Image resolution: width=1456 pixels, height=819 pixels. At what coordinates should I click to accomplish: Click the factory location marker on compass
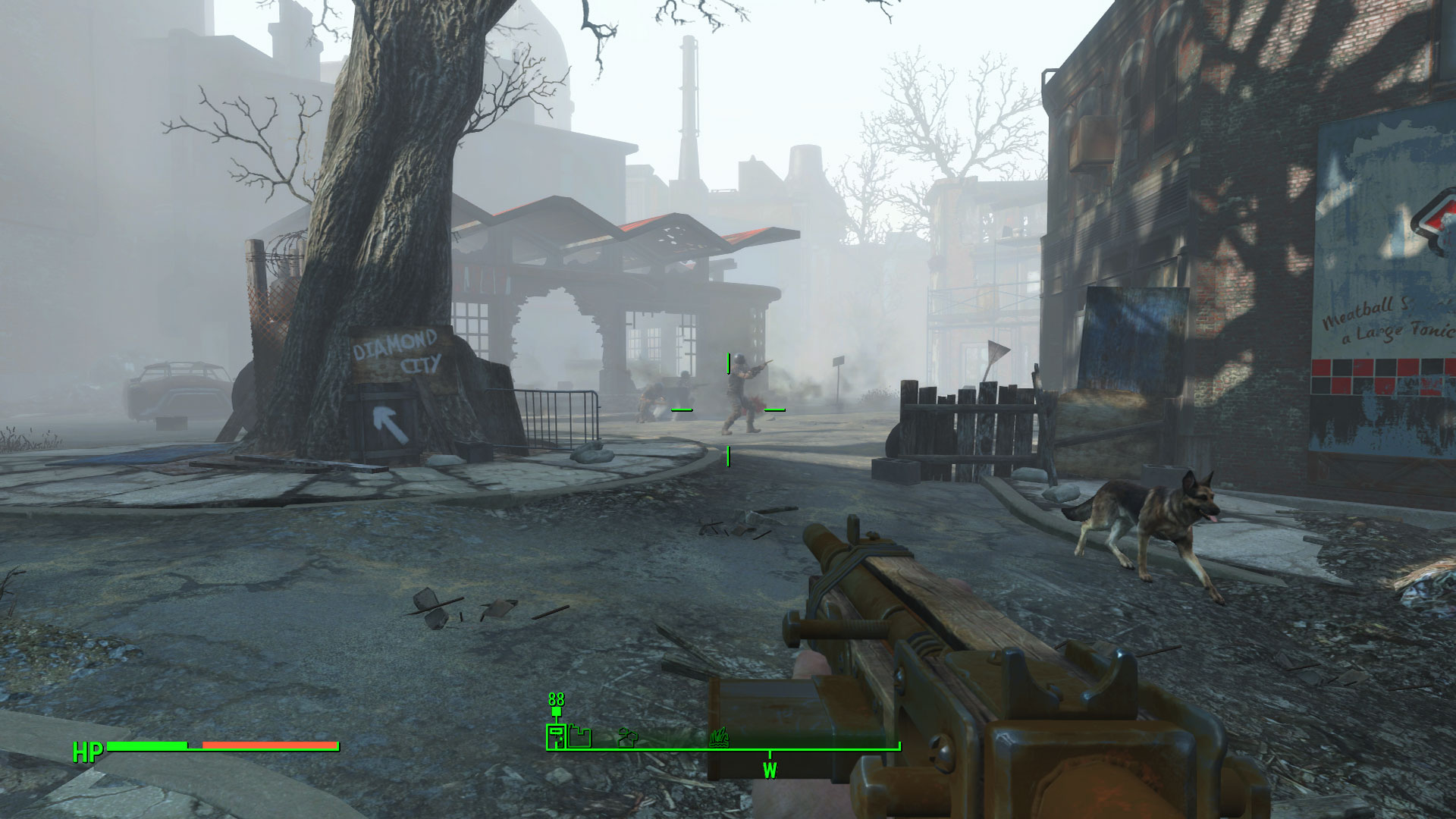tap(580, 737)
